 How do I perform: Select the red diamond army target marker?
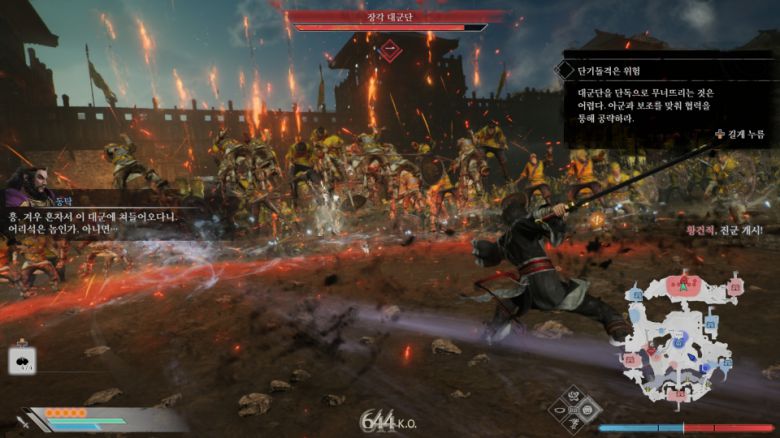tap(390, 47)
